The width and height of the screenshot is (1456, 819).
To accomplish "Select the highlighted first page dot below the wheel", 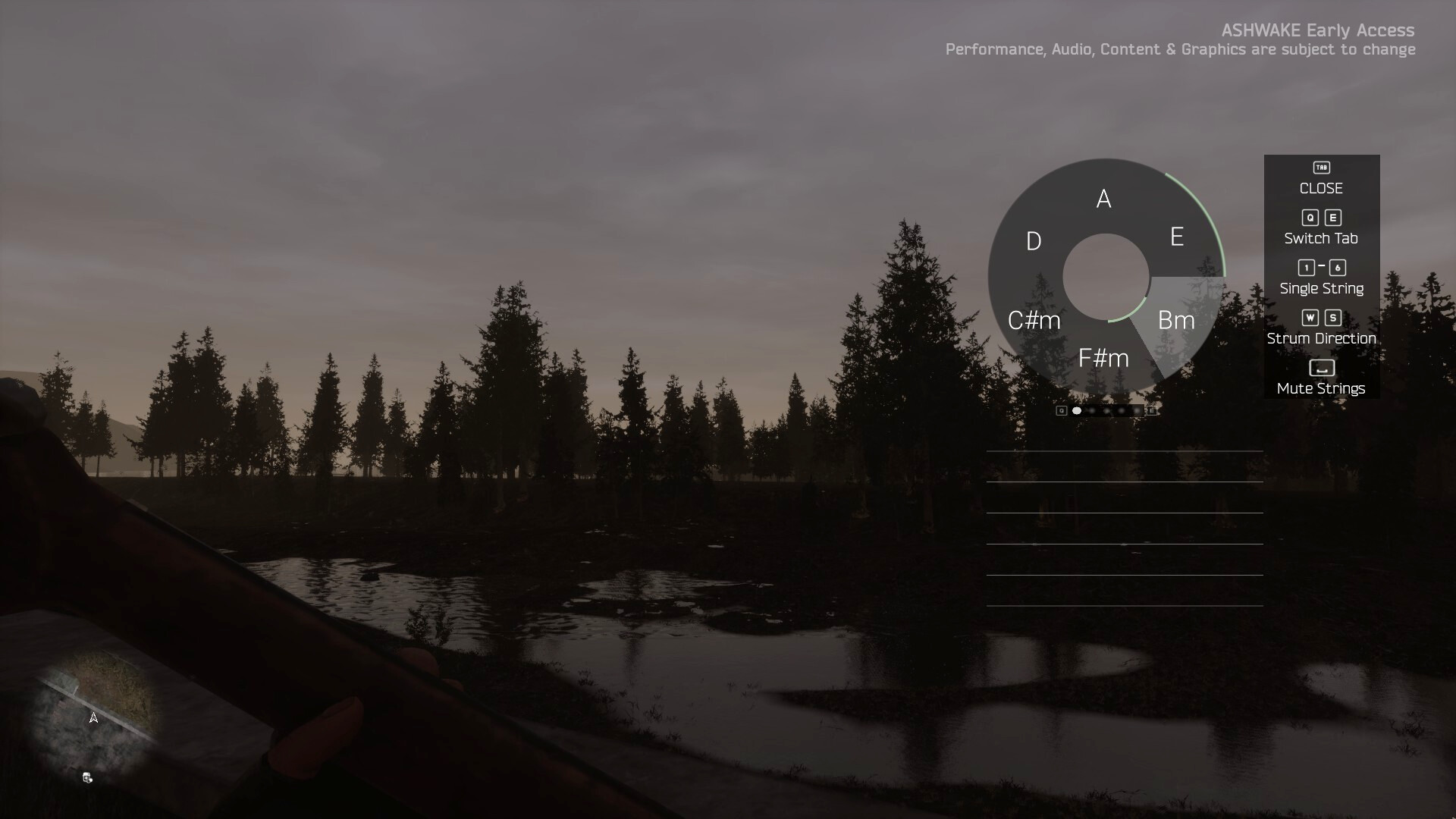I will click(x=1076, y=410).
